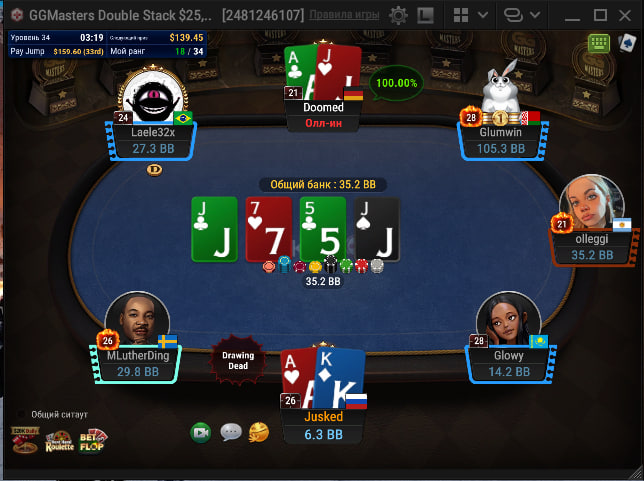Click the green video camera button
644x481 pixels.
(201, 432)
